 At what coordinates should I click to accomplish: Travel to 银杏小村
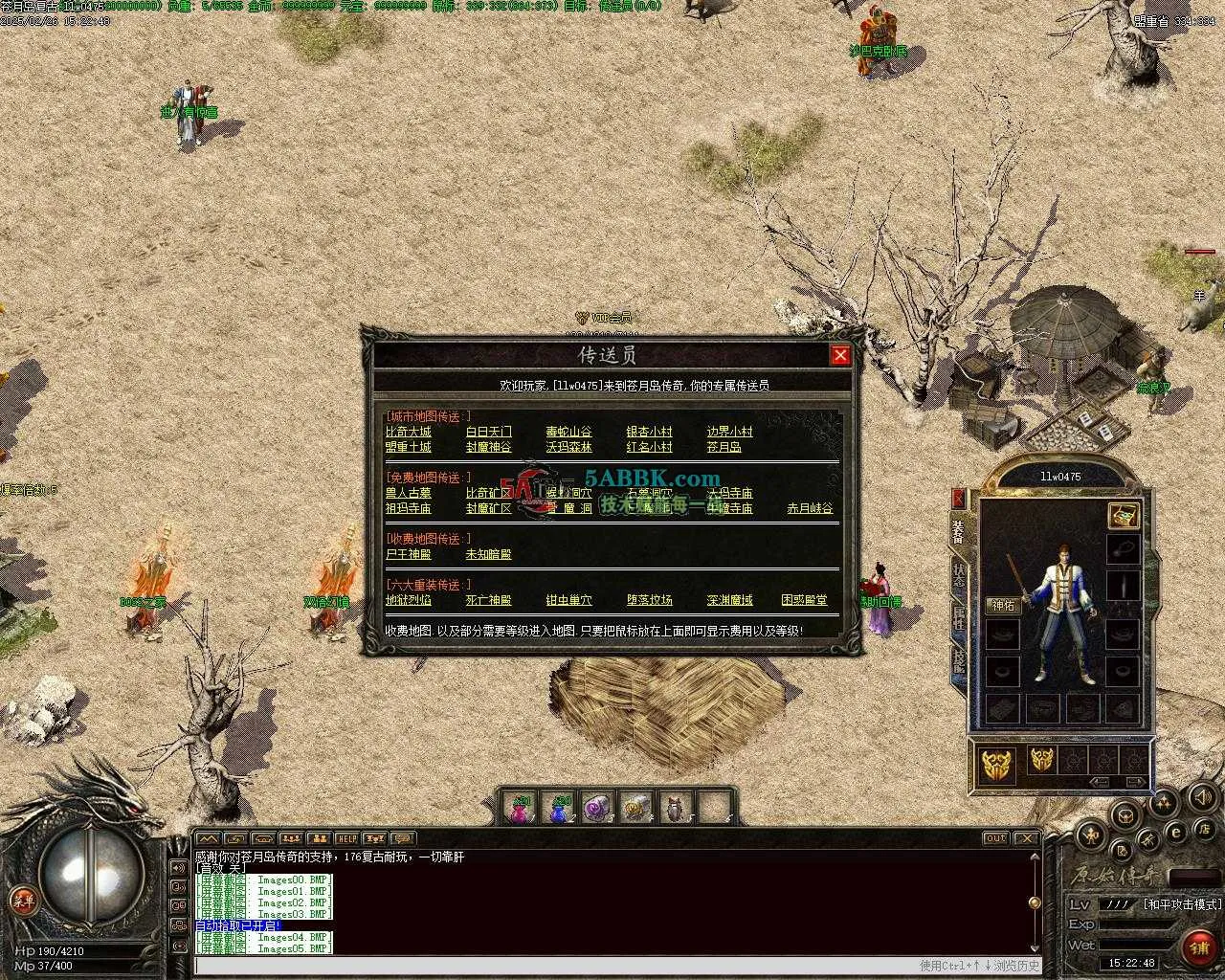tap(649, 432)
